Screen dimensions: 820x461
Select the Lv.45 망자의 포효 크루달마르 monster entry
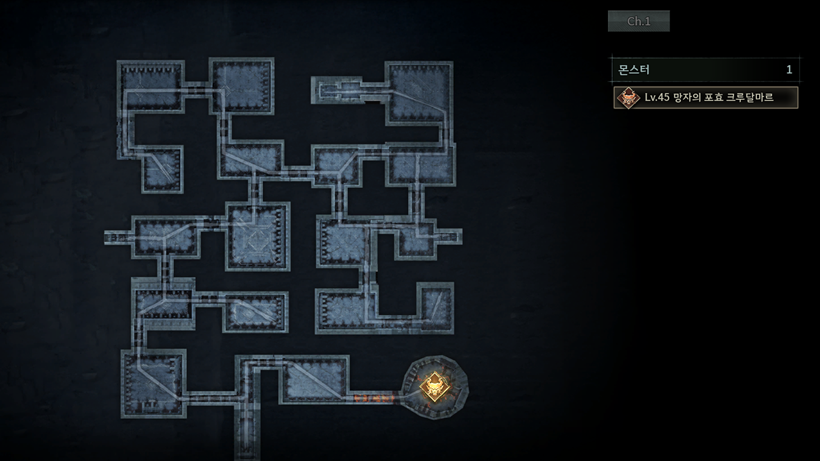coord(706,97)
